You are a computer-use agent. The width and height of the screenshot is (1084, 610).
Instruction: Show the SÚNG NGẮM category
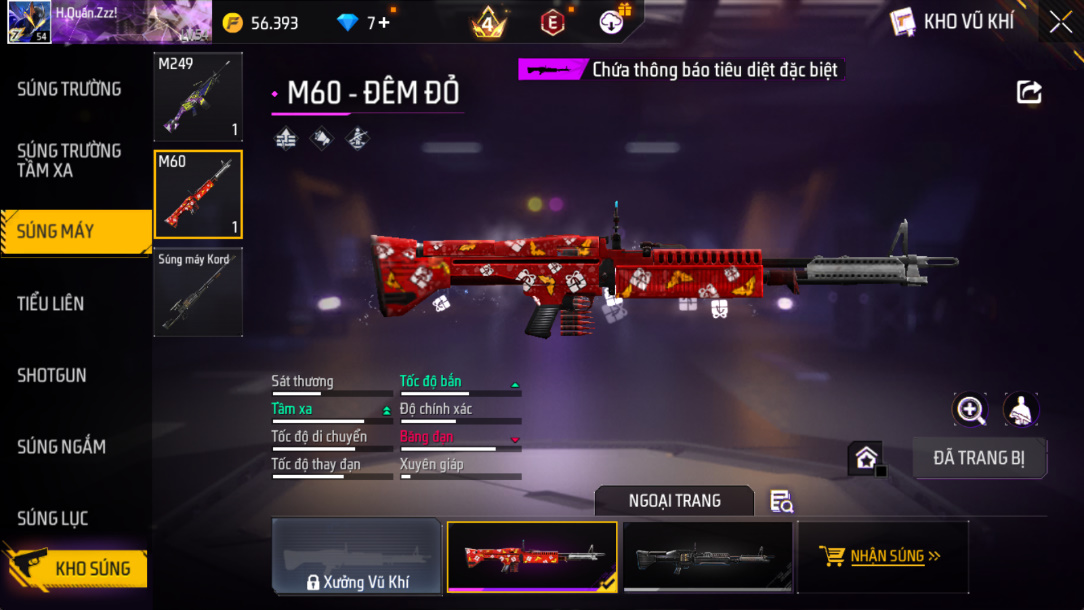click(x=62, y=446)
